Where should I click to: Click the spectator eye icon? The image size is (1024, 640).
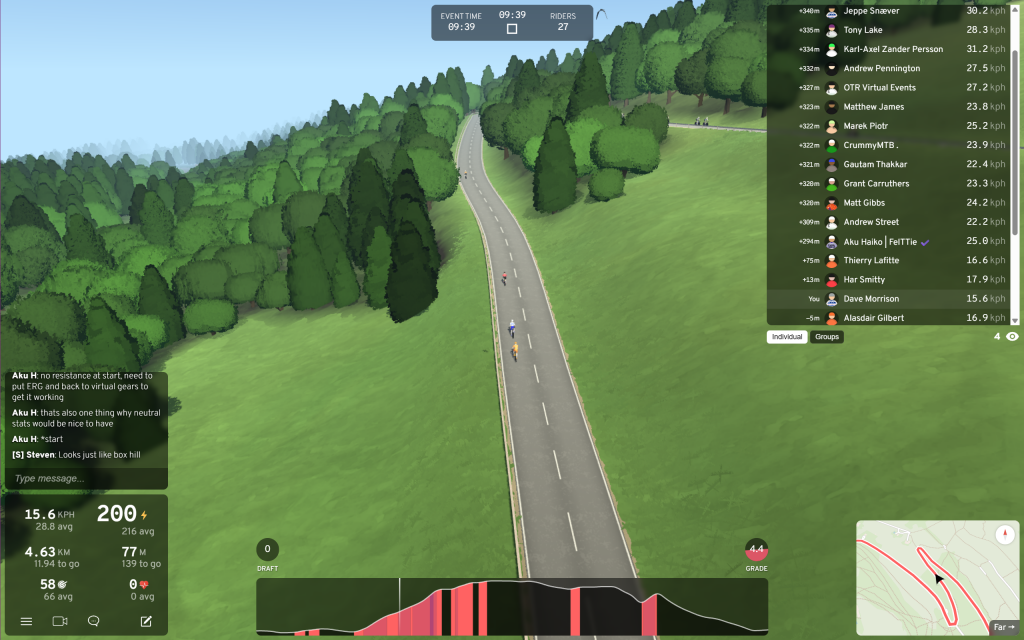click(x=1012, y=337)
